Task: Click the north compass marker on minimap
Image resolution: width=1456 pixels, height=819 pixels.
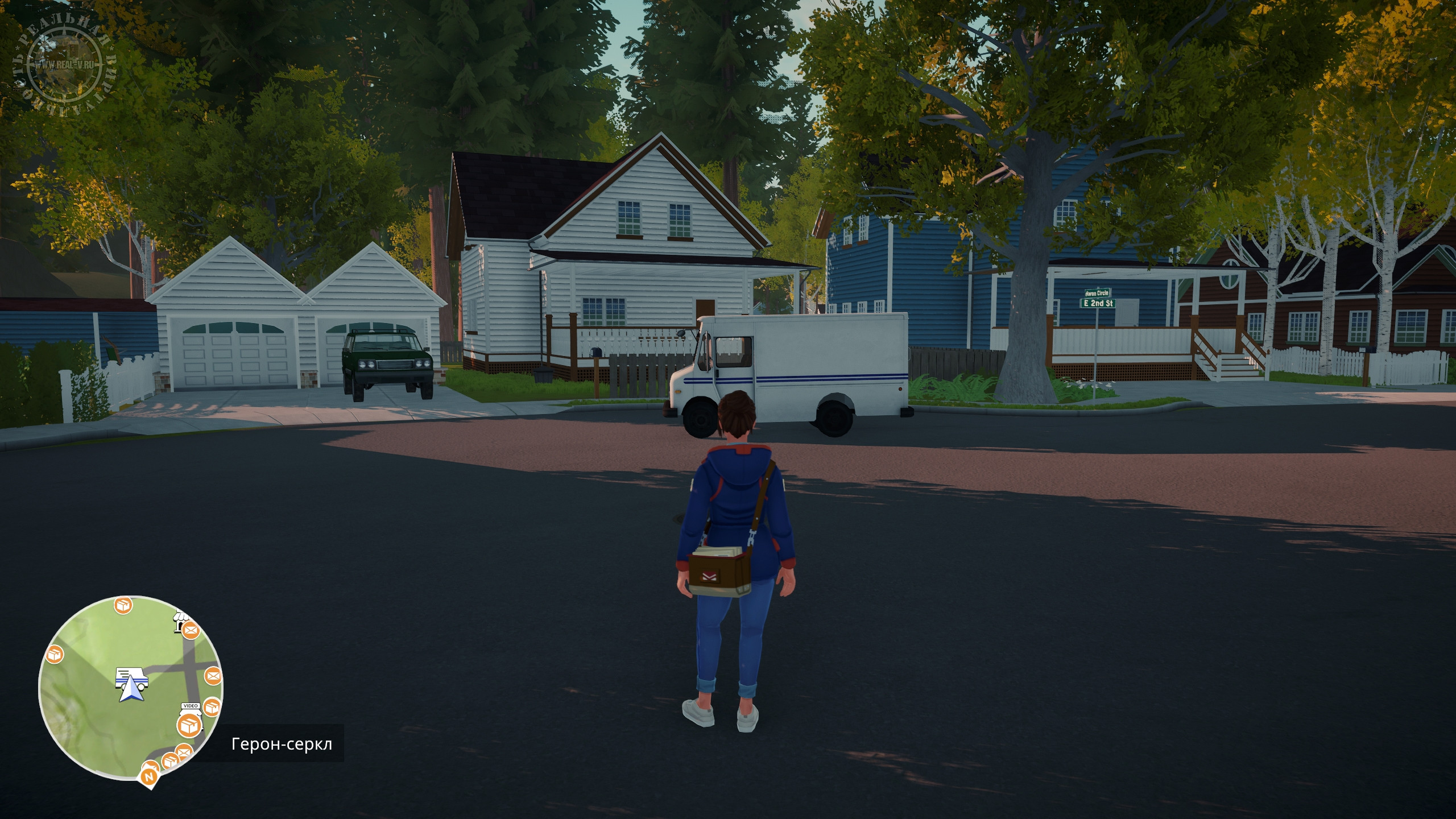Action: [150, 776]
